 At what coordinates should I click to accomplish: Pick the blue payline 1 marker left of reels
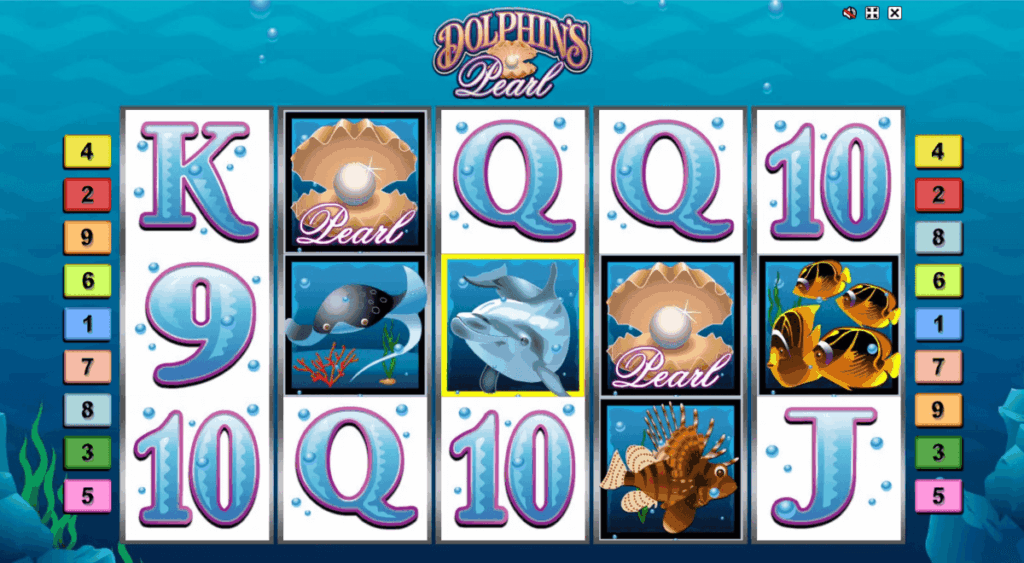[88, 324]
